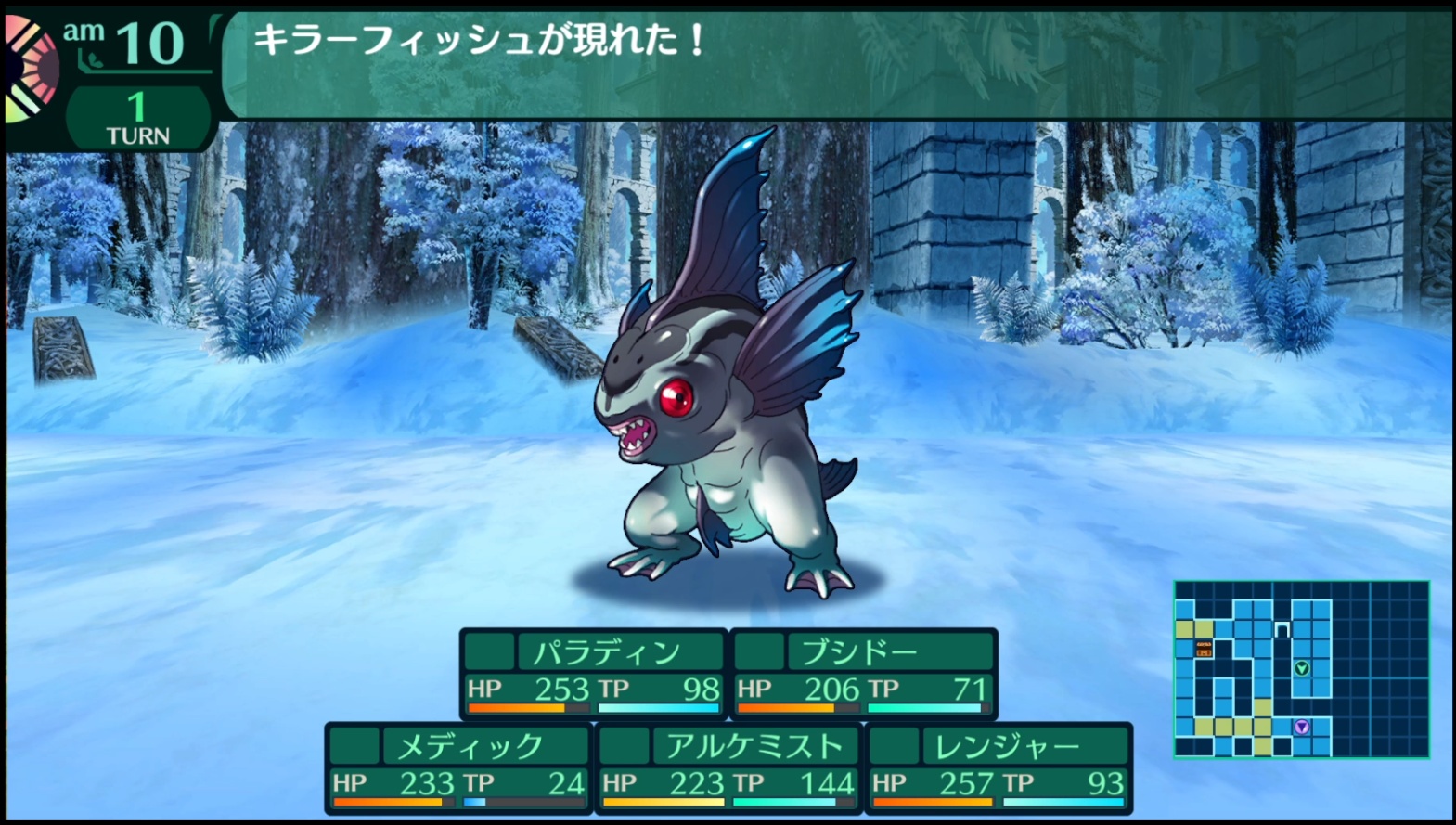This screenshot has height=825, width=1456.
Task: Open the dungeon minimap
Action: [1301, 668]
